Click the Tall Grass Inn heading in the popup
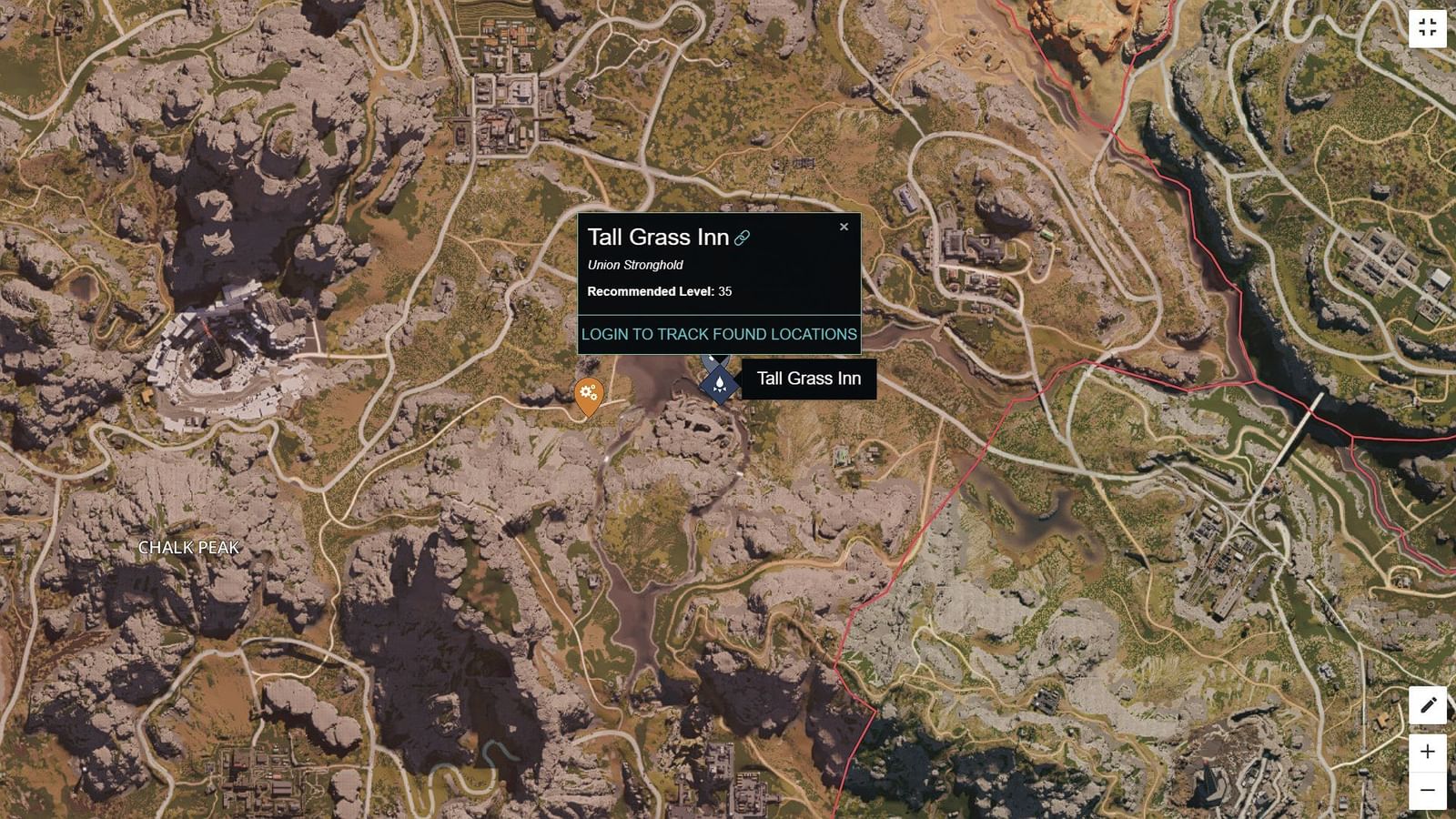This screenshot has width=1456, height=819. pos(658,238)
